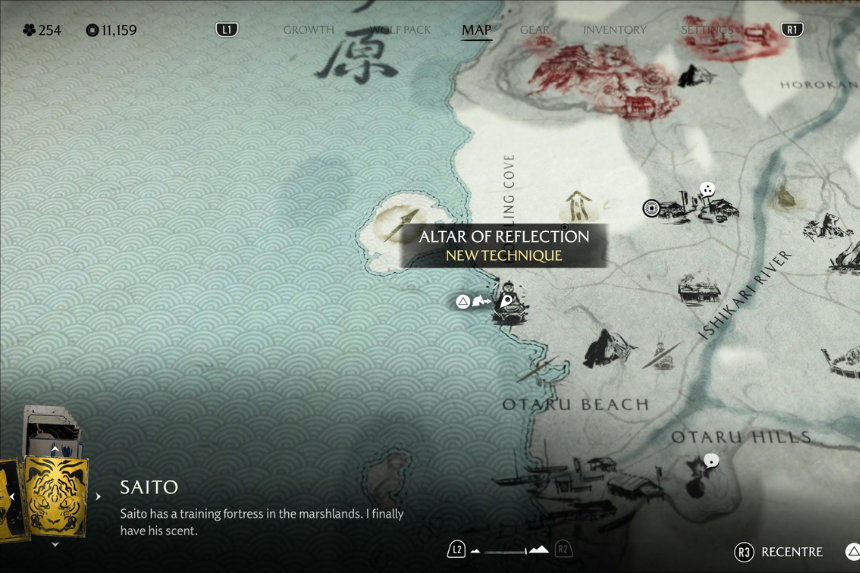Click the torii gate shrine marker
This screenshot has width=860, height=573.
[x=577, y=205]
